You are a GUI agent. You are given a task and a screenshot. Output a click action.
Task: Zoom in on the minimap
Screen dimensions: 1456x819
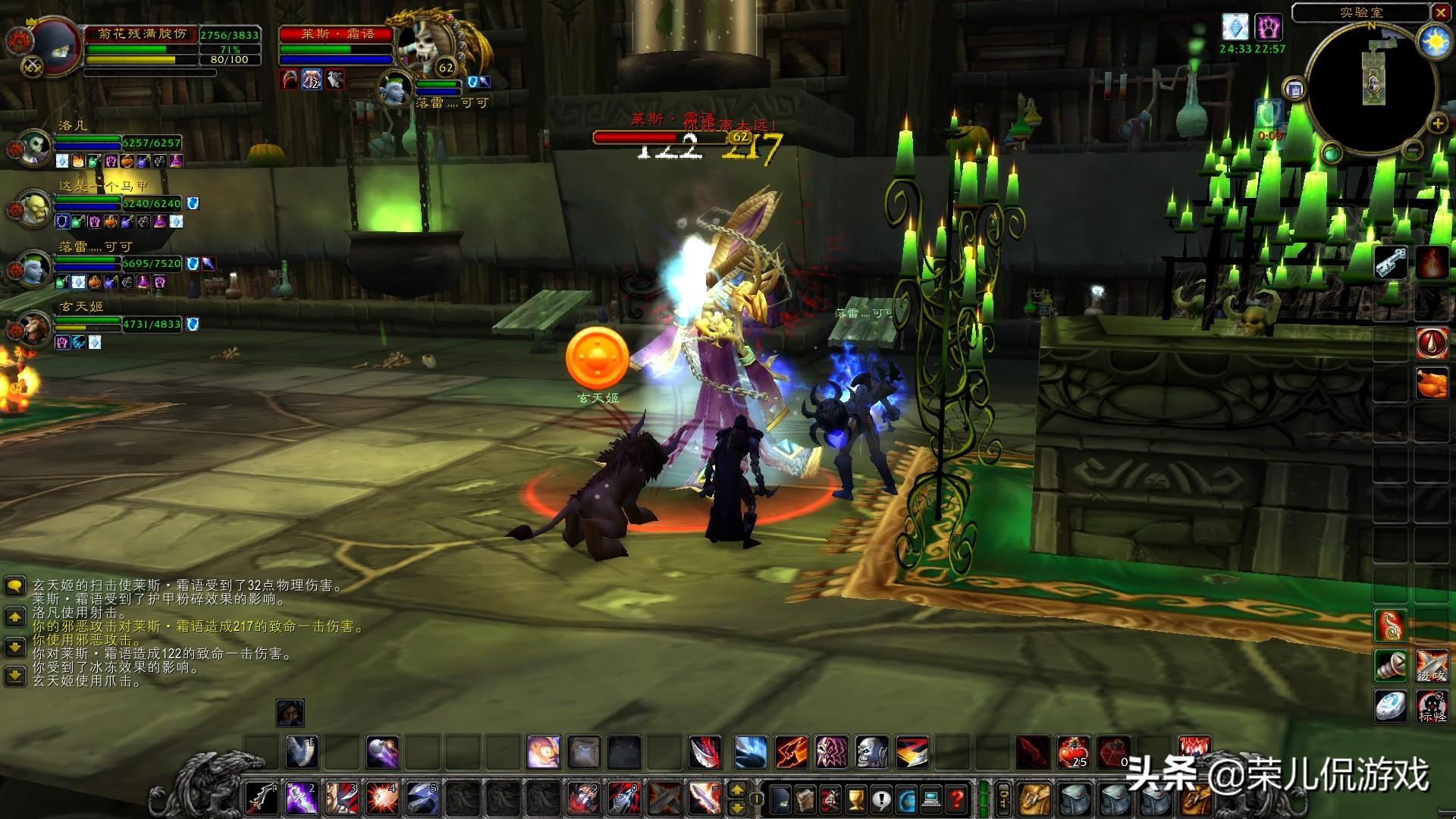[1436, 123]
